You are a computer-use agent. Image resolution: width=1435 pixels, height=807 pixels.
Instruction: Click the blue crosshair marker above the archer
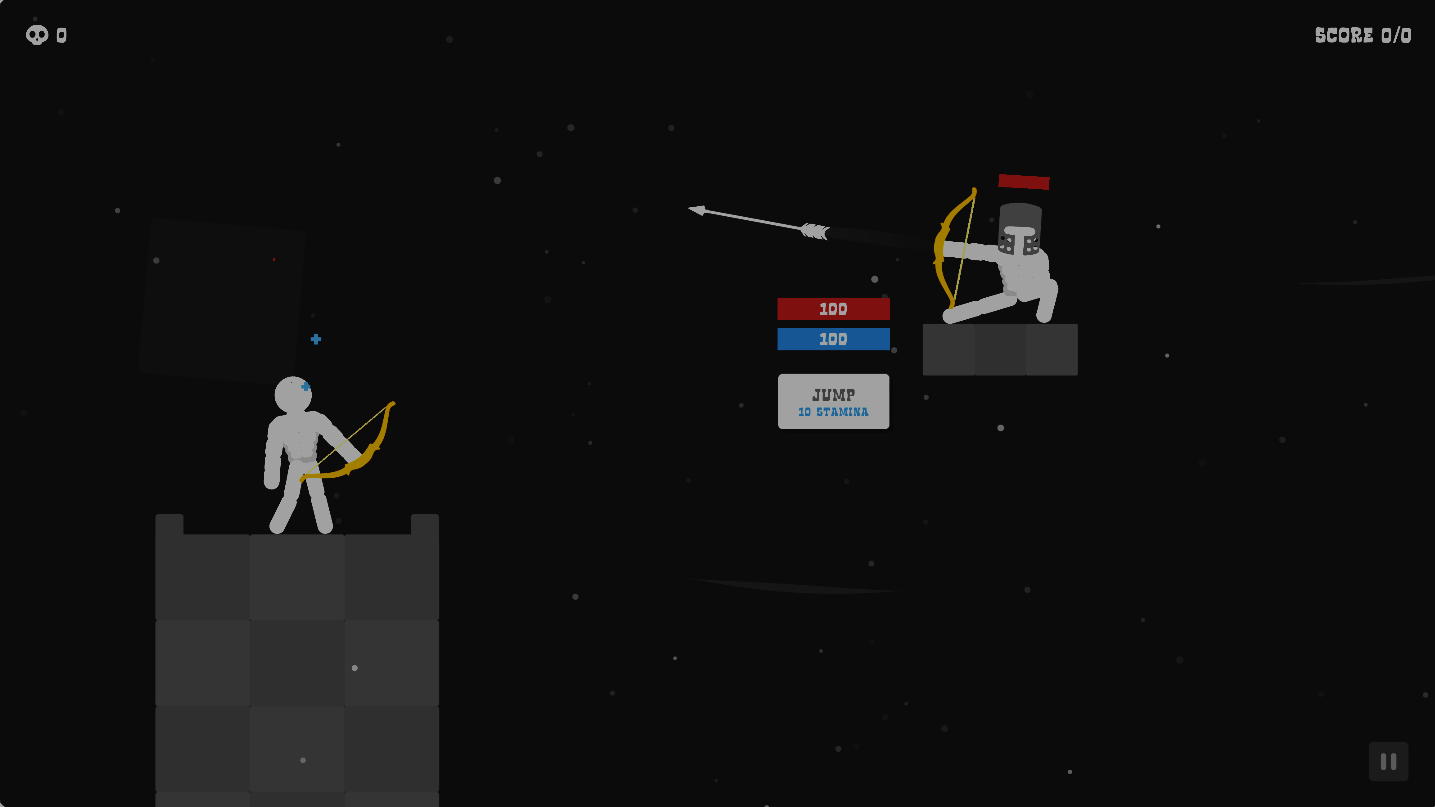(x=315, y=339)
